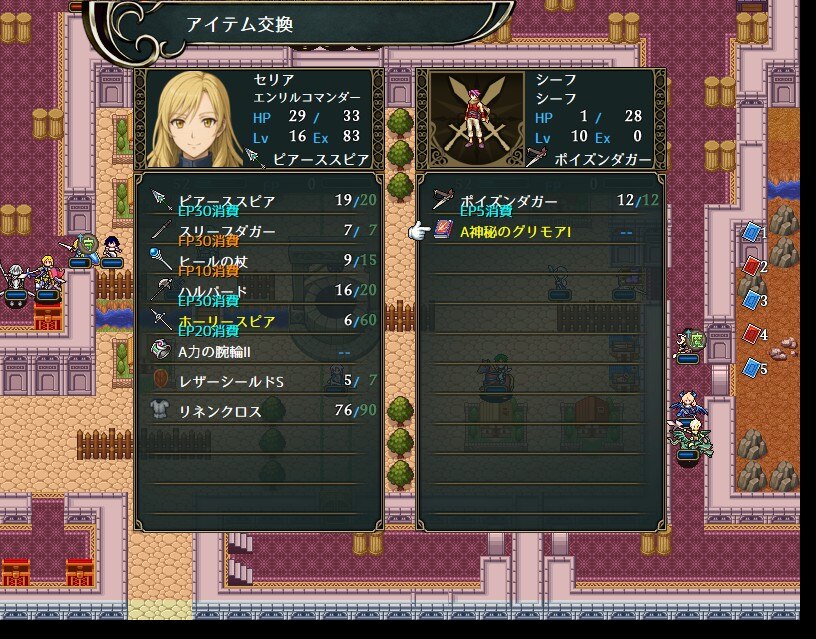Select the A力の腕輪II accessory
The width and height of the screenshot is (816, 639).
point(258,351)
